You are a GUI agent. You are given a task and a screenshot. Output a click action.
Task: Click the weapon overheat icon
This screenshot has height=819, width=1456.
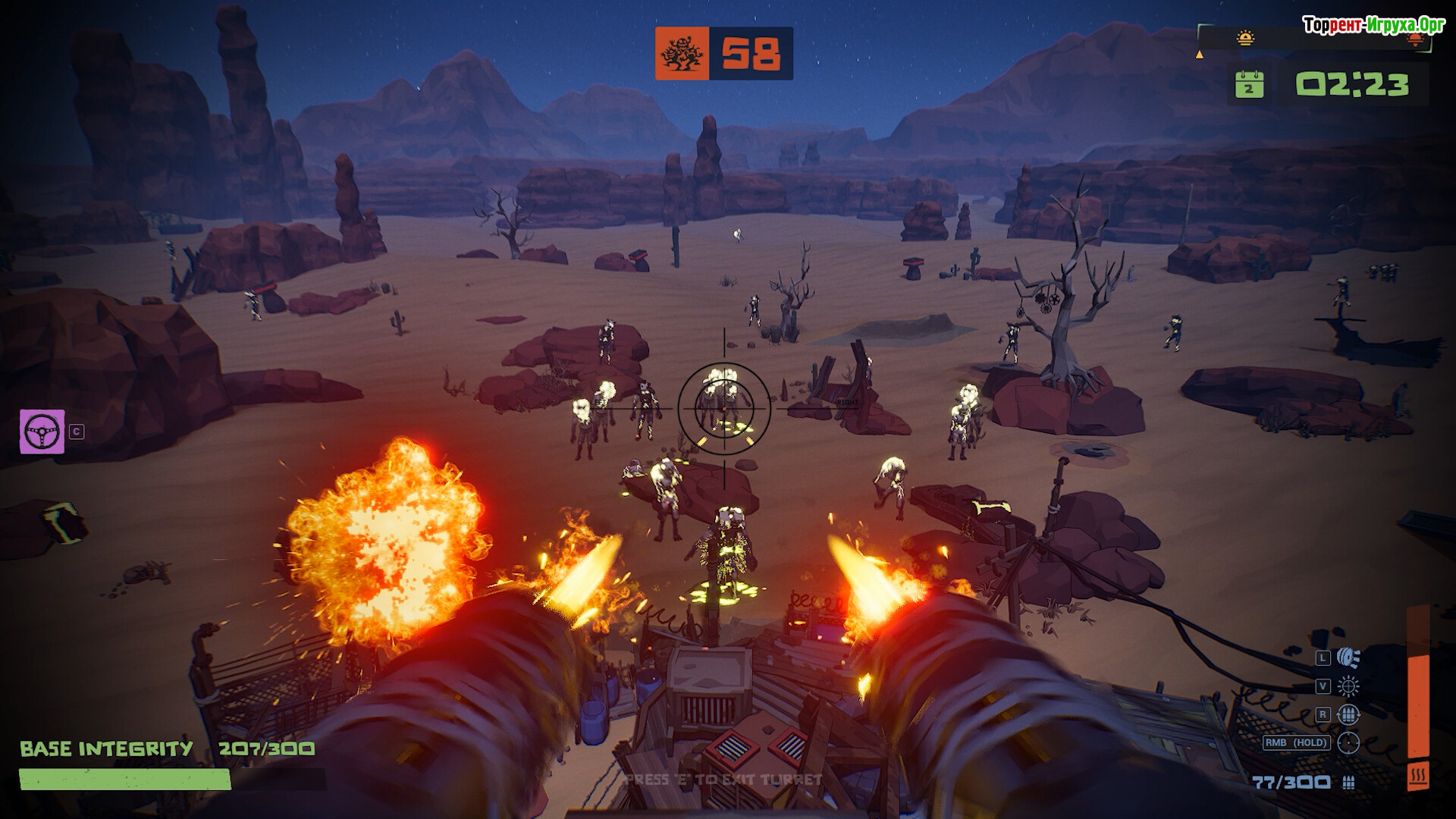coord(1417,776)
